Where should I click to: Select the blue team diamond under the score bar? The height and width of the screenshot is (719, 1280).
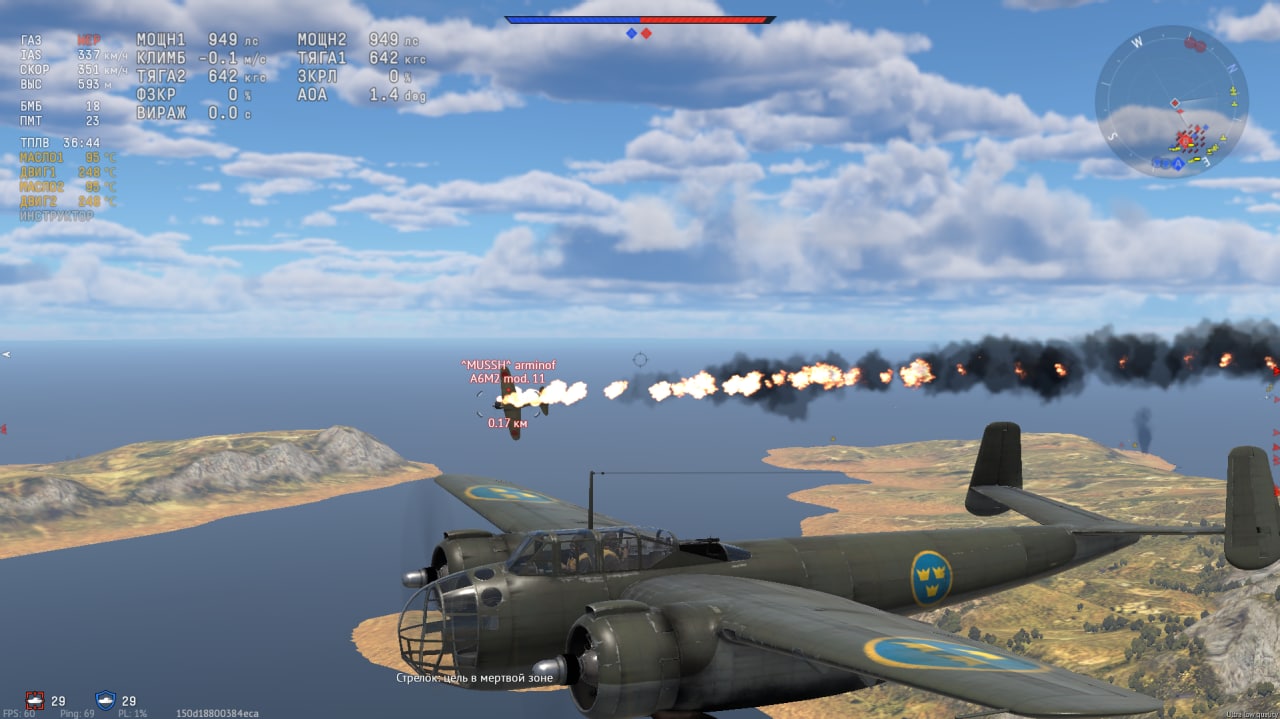(631, 33)
